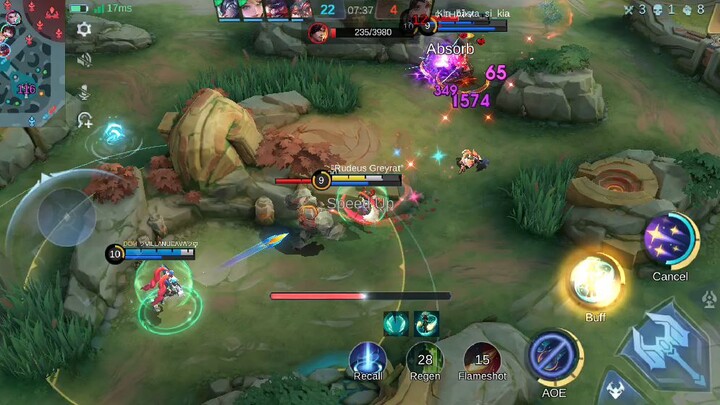The width and height of the screenshot is (720, 405).
Task: Tap the chat plus quick-message icon
Action: pos(84,121)
